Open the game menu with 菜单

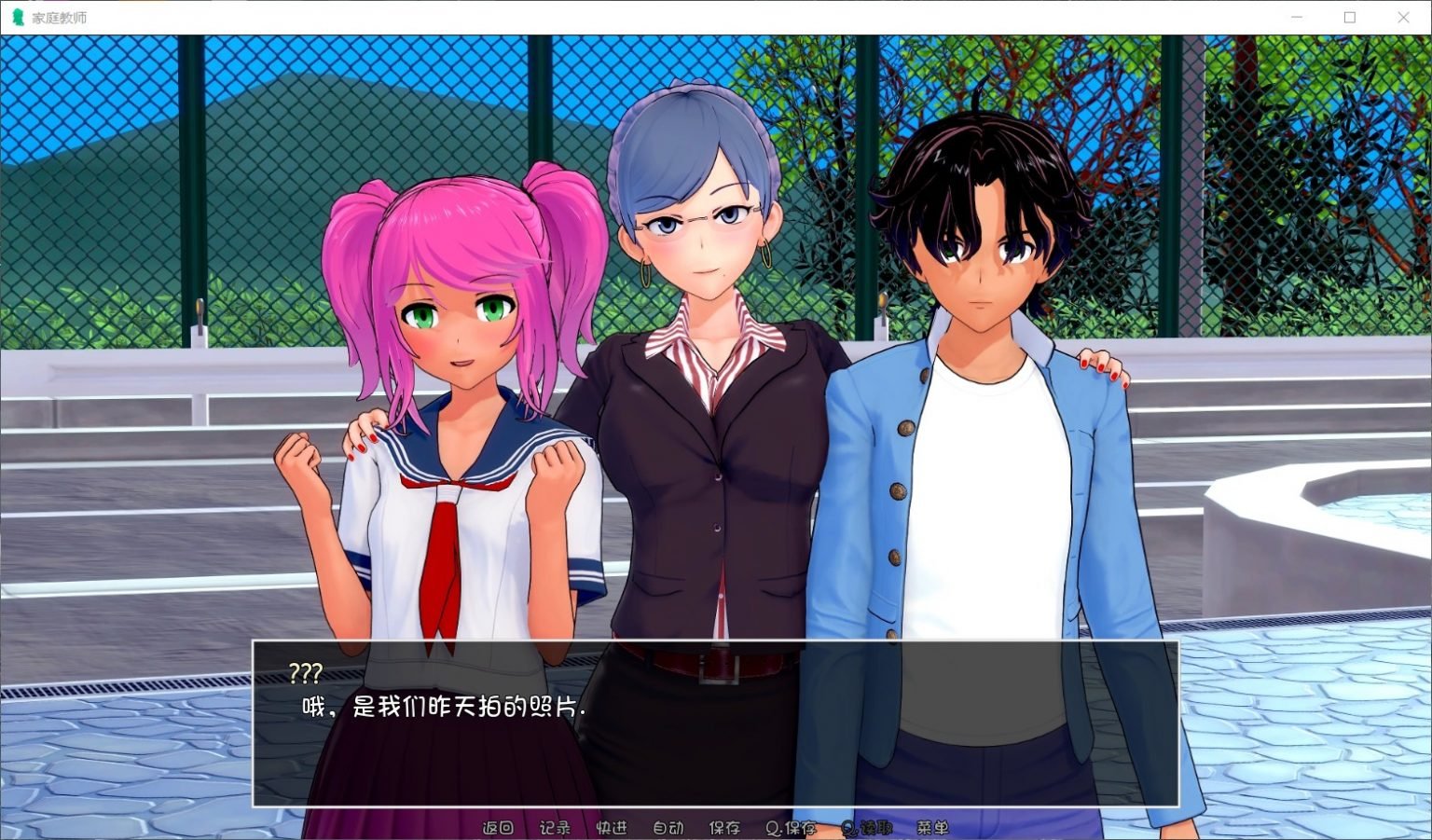[932, 826]
